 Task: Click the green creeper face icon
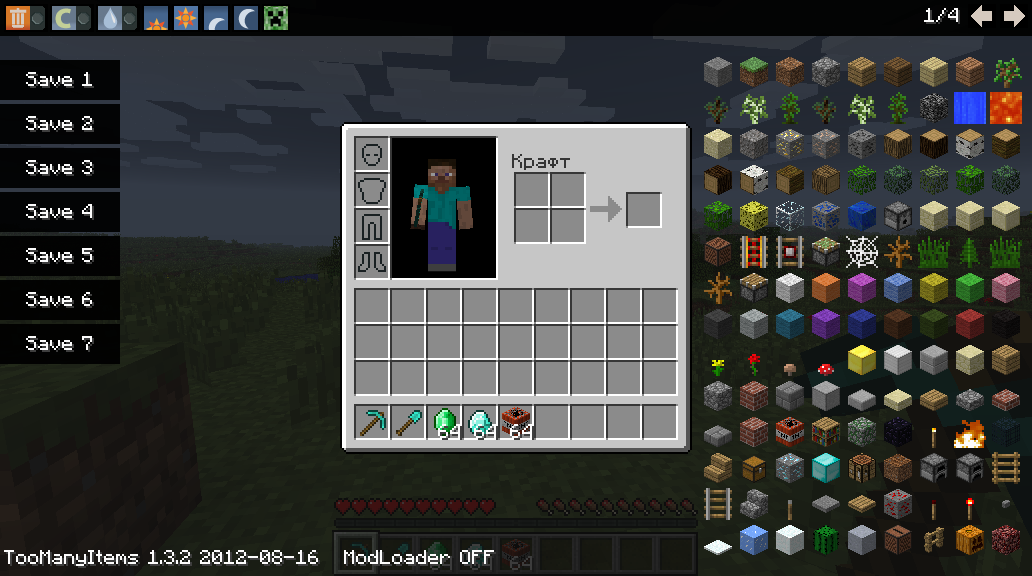(x=275, y=17)
